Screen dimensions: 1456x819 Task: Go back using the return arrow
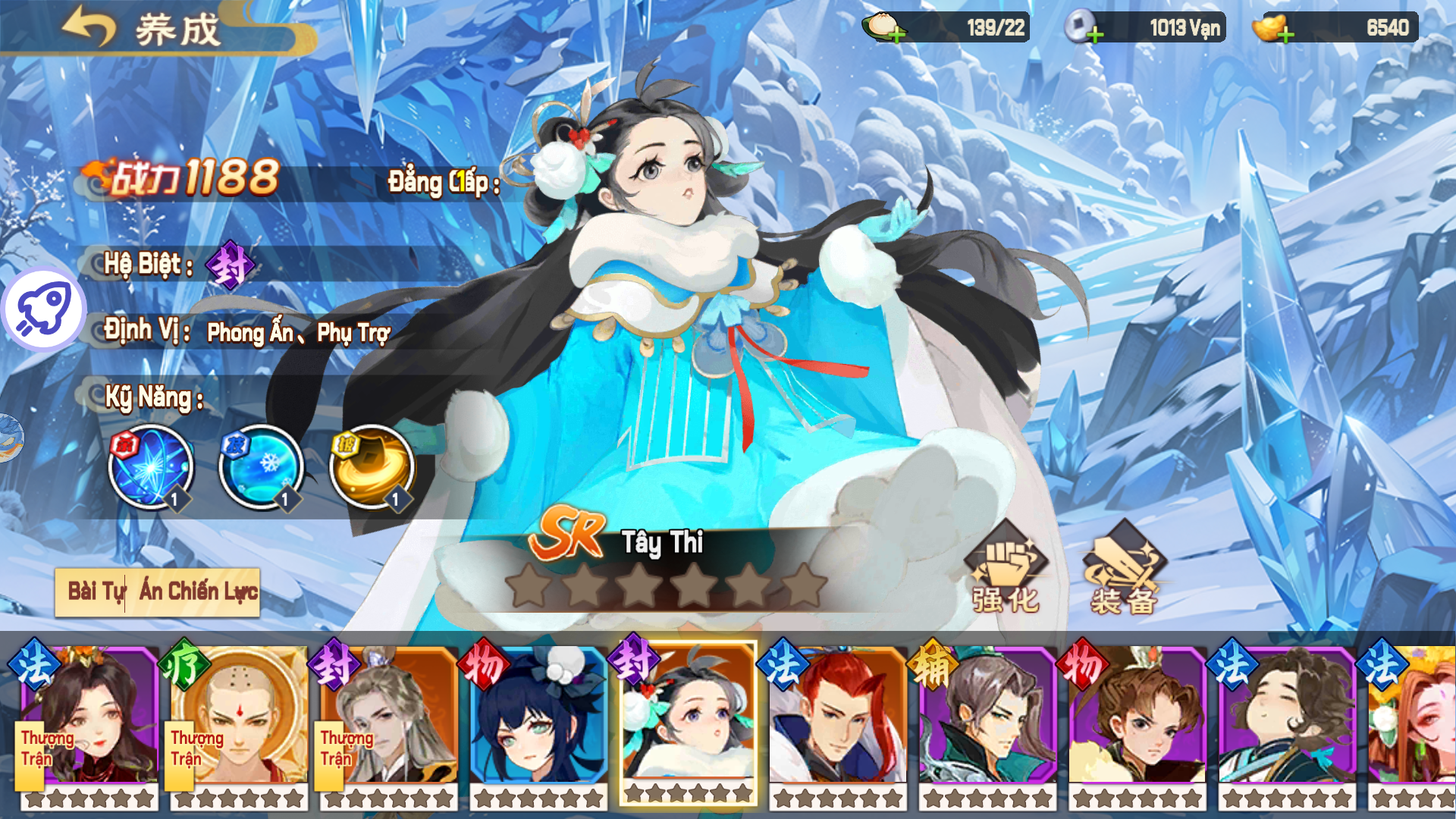(x=88, y=27)
